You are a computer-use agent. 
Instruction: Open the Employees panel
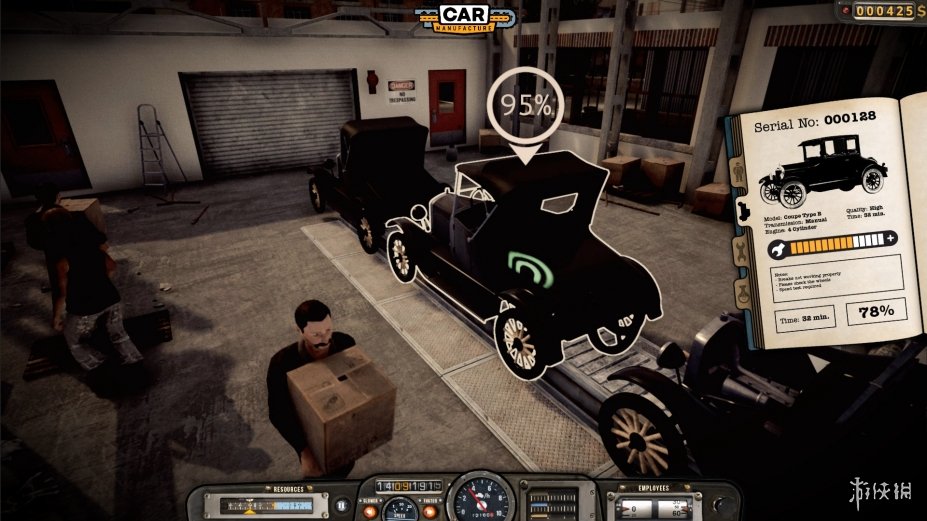click(x=655, y=504)
